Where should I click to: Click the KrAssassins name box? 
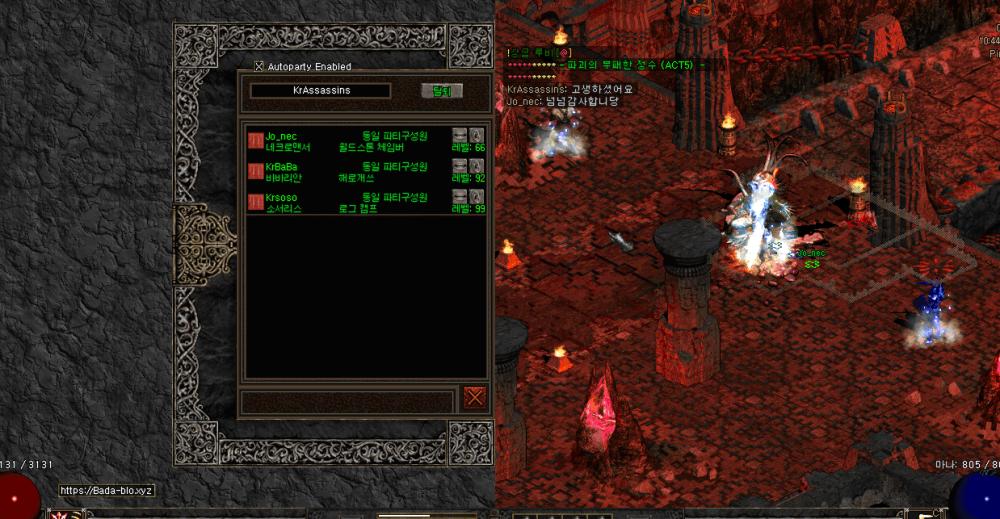pos(321,91)
